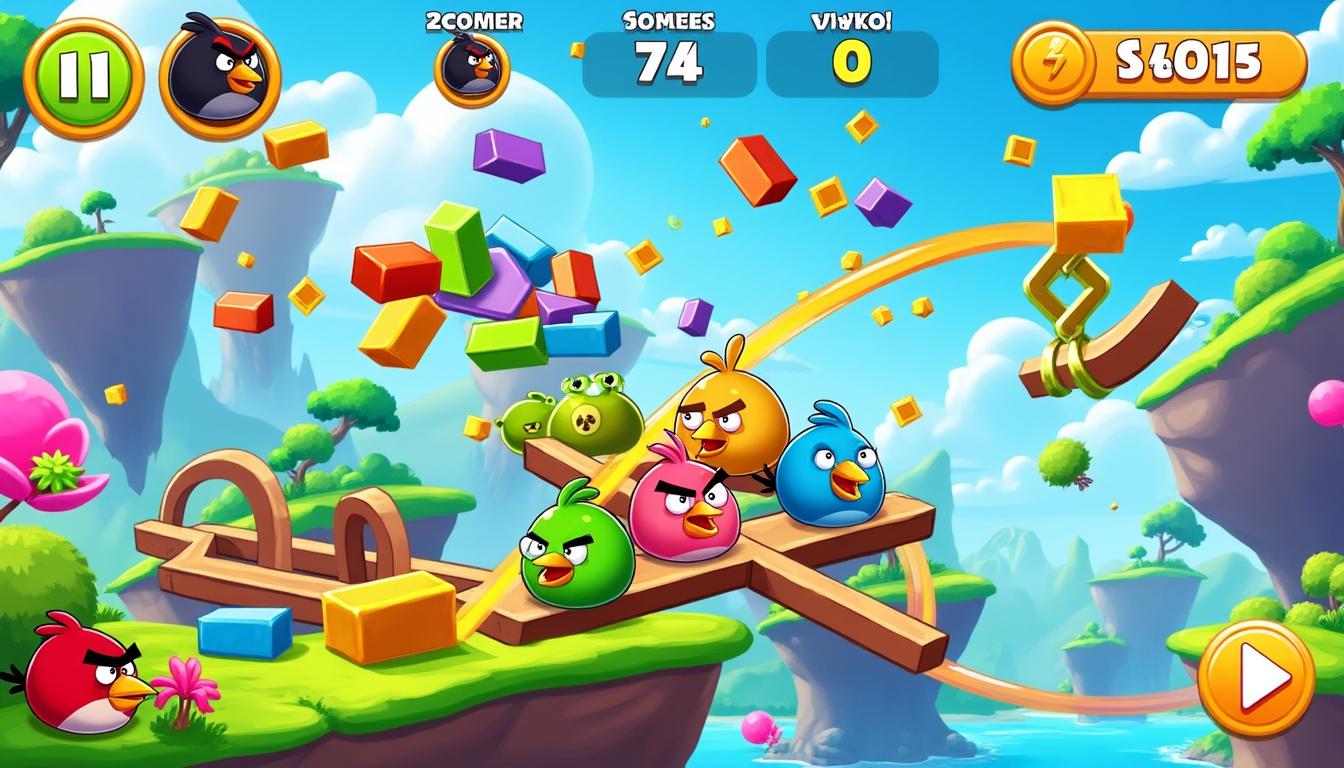Open the lightning coin shop bar

coord(1158,63)
